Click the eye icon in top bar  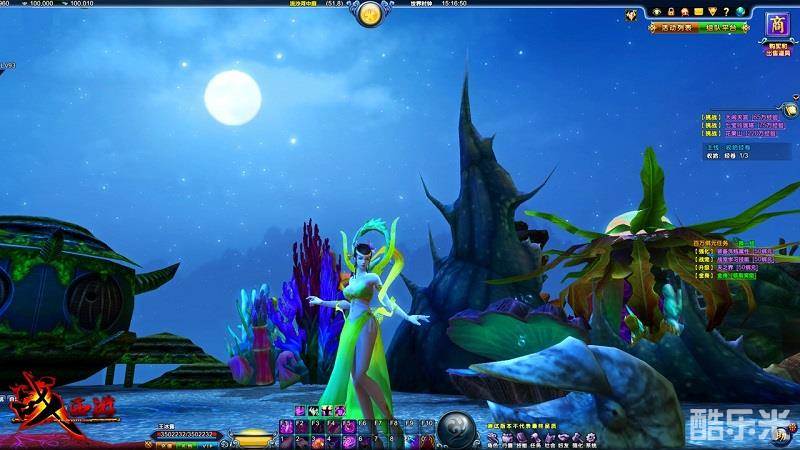(x=657, y=11)
